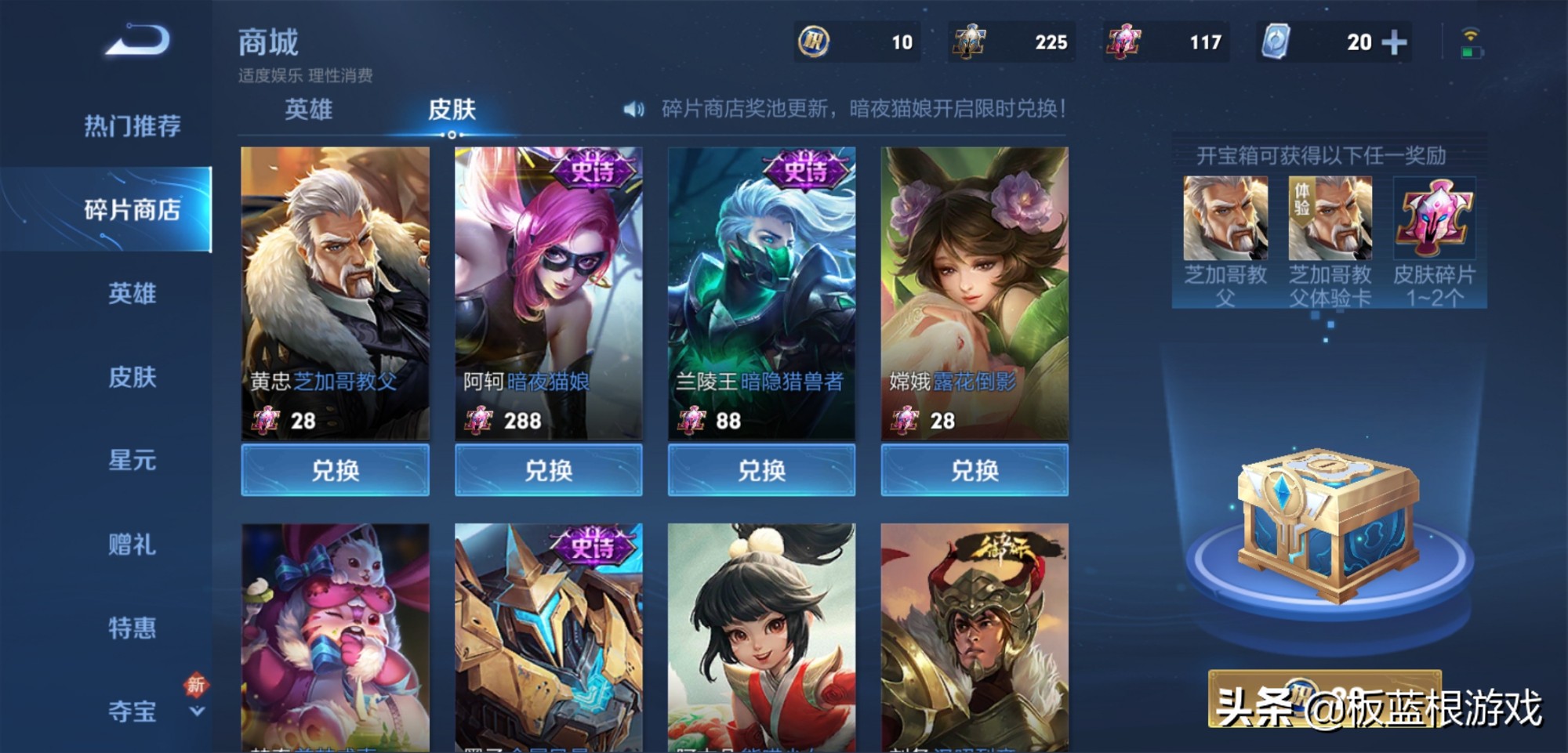This screenshot has width=1568, height=753.
Task: Exchange for 阿轲 暗夜猫娘 skin
Action: tap(548, 470)
